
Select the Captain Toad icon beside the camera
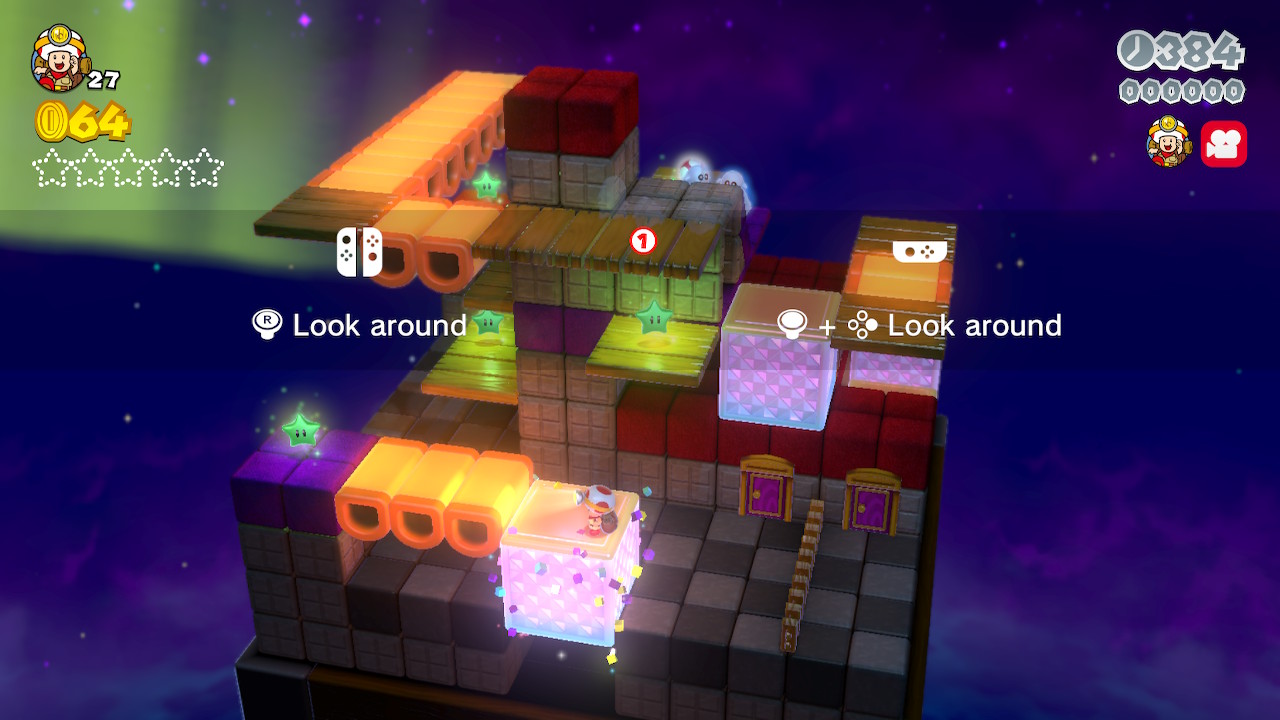coord(1168,142)
